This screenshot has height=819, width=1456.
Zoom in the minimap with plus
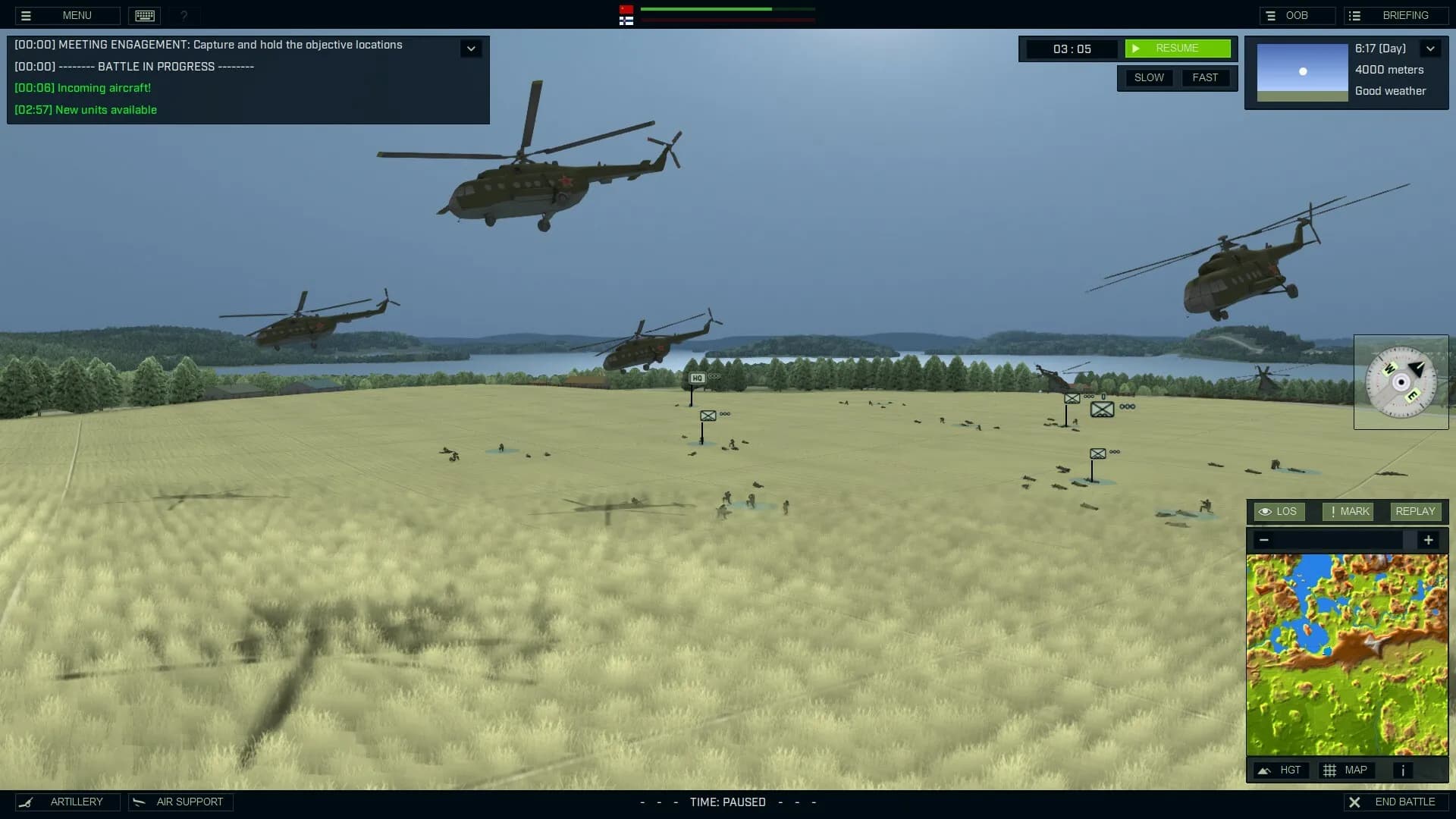[x=1428, y=540]
